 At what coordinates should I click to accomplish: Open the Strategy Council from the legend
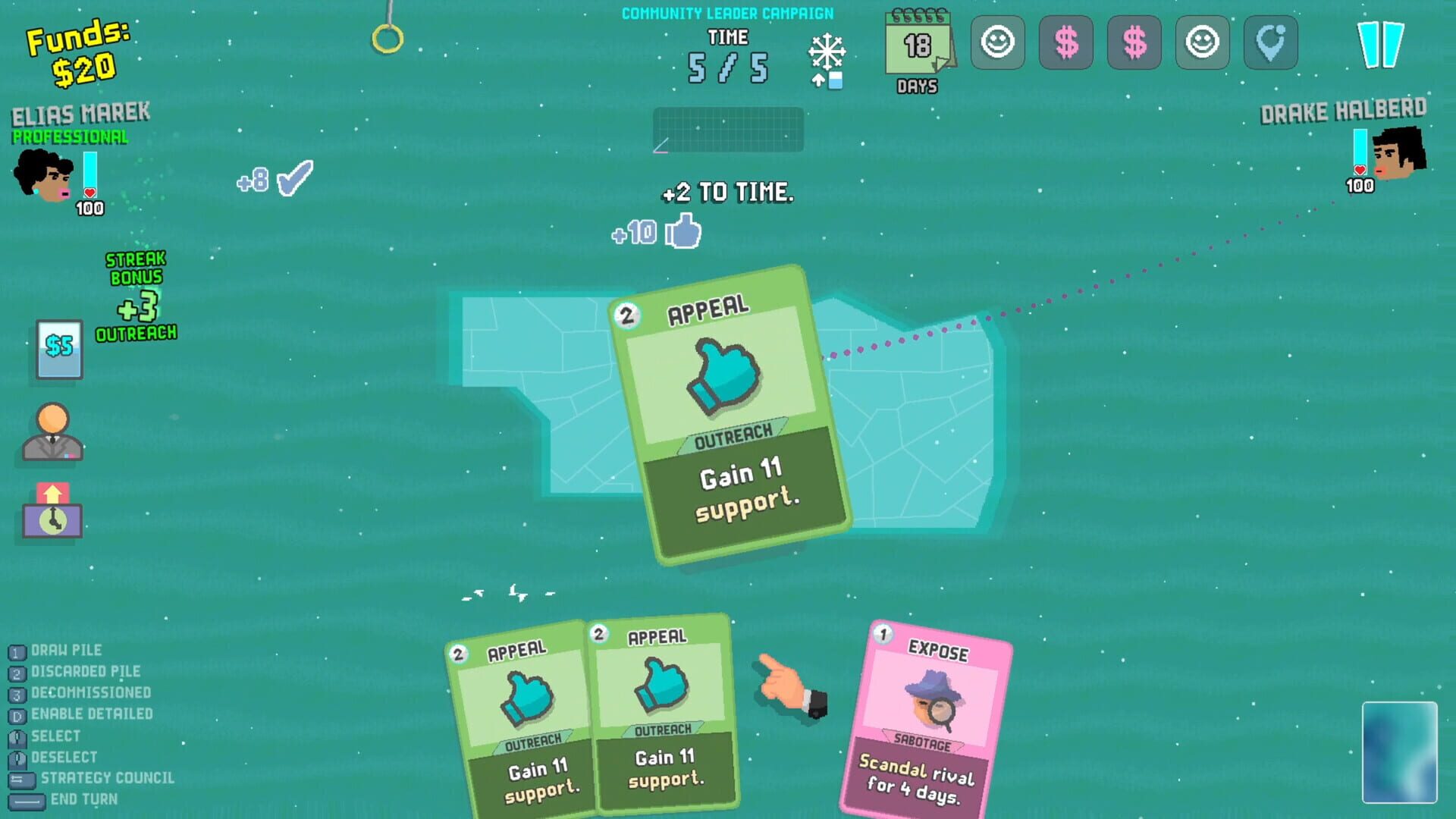pyautogui.click(x=106, y=778)
